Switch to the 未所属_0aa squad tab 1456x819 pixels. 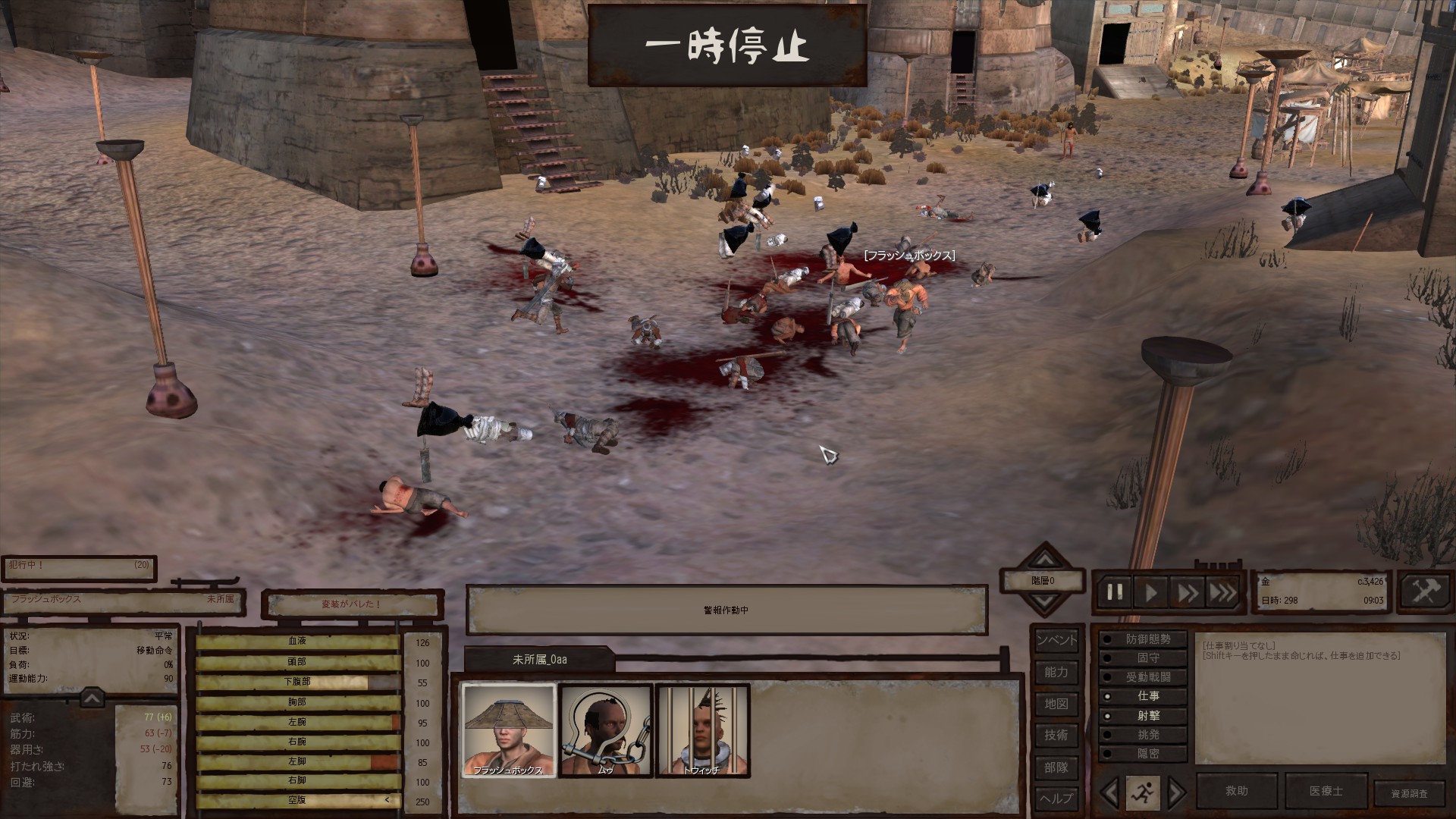click(x=539, y=660)
